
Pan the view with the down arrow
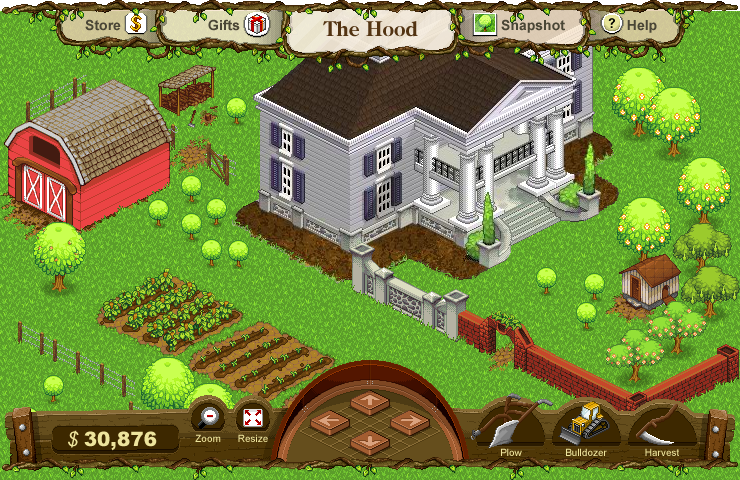[370, 441]
